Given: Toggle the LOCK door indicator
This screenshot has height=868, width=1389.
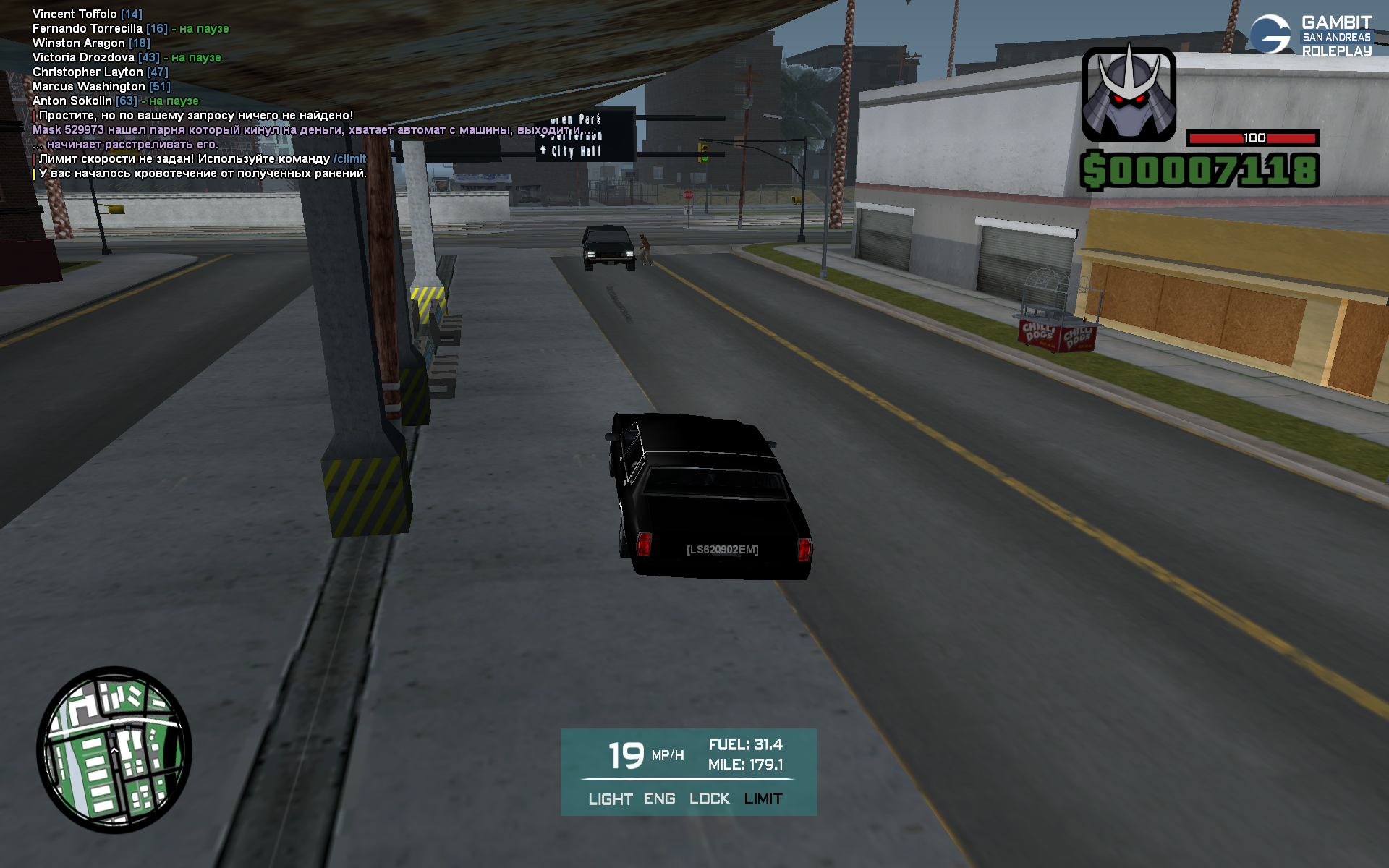Looking at the screenshot, I should click(709, 799).
